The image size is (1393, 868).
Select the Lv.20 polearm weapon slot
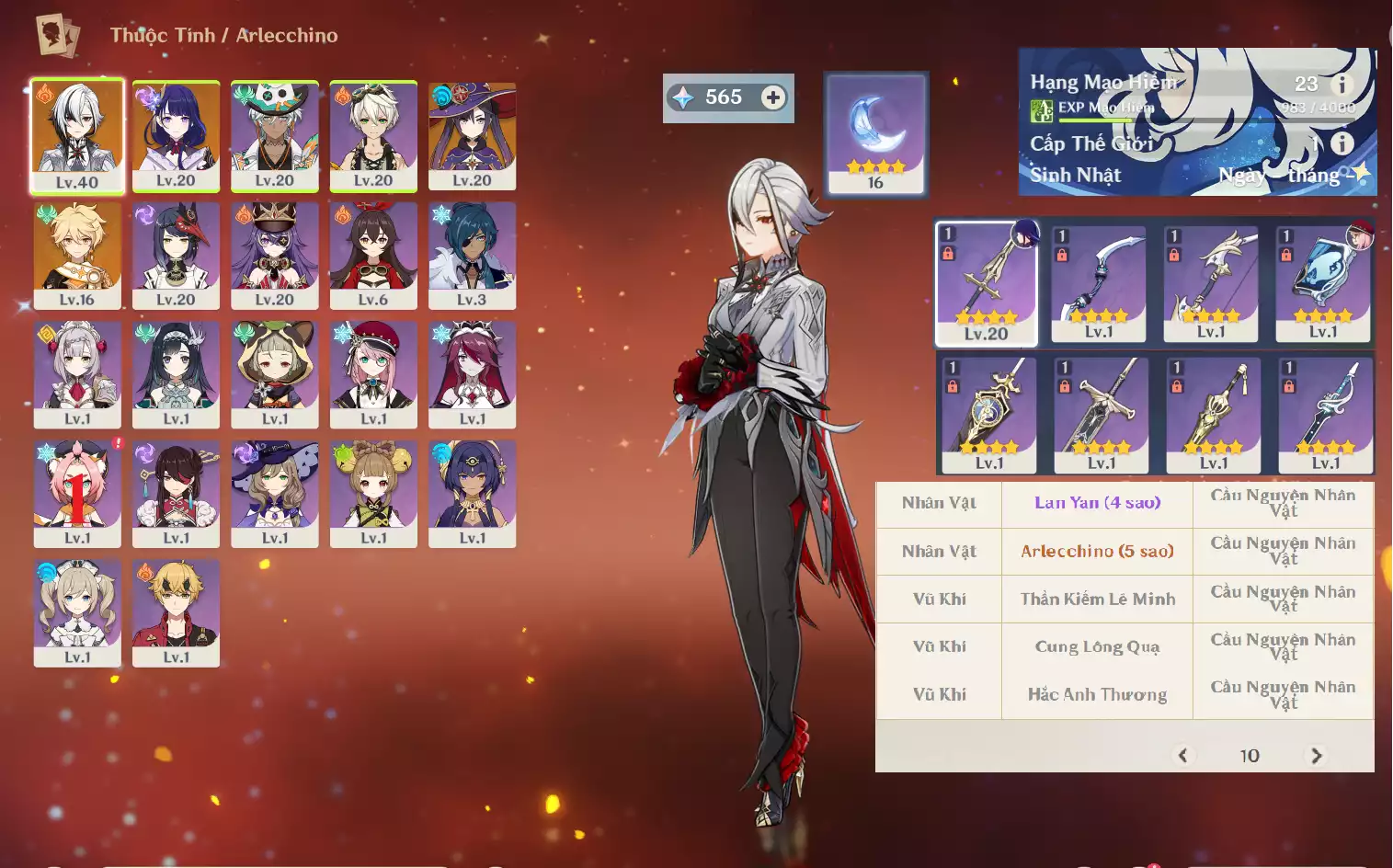987,282
